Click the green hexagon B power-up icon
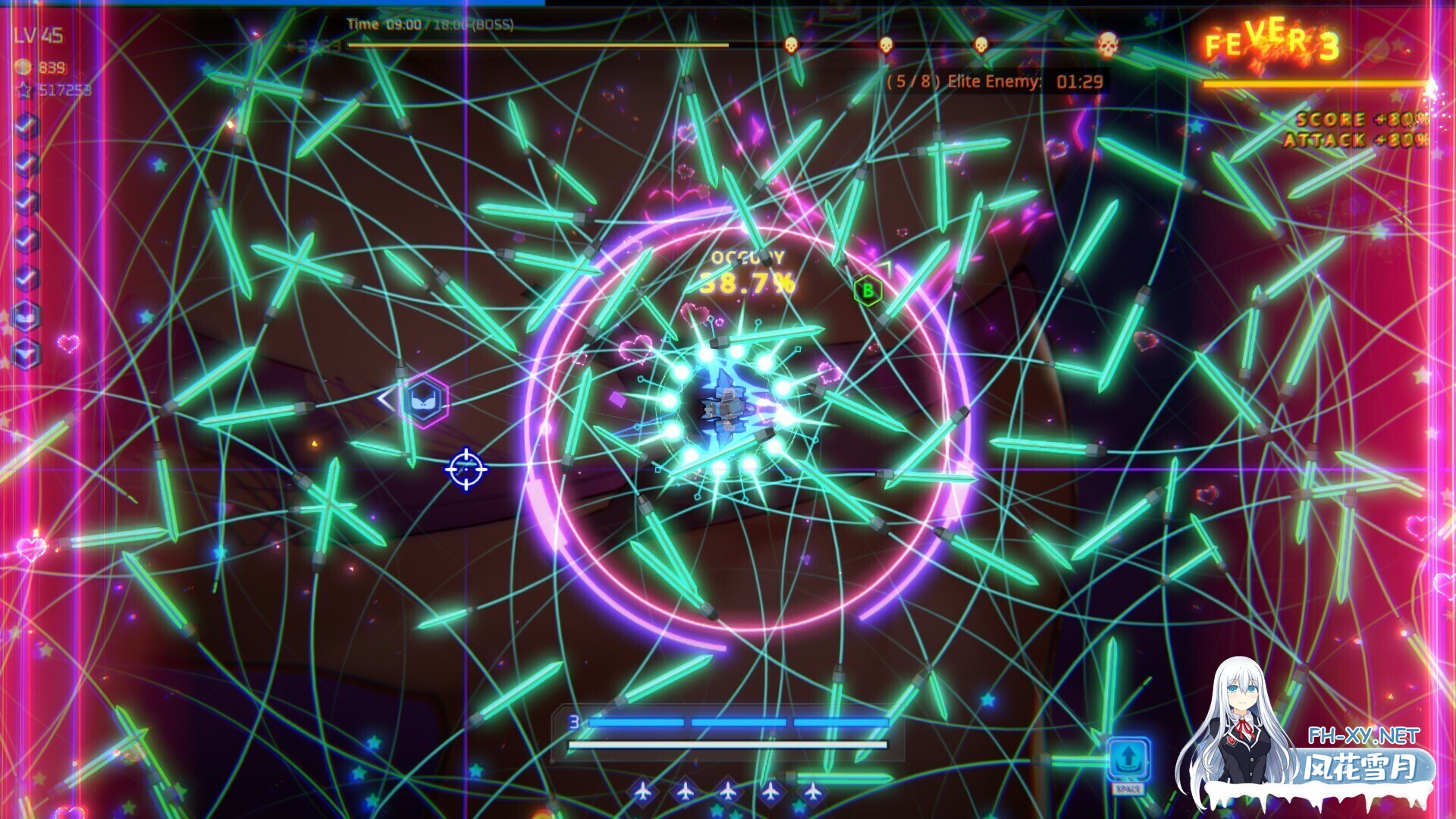Image resolution: width=1456 pixels, height=819 pixels. (x=867, y=290)
